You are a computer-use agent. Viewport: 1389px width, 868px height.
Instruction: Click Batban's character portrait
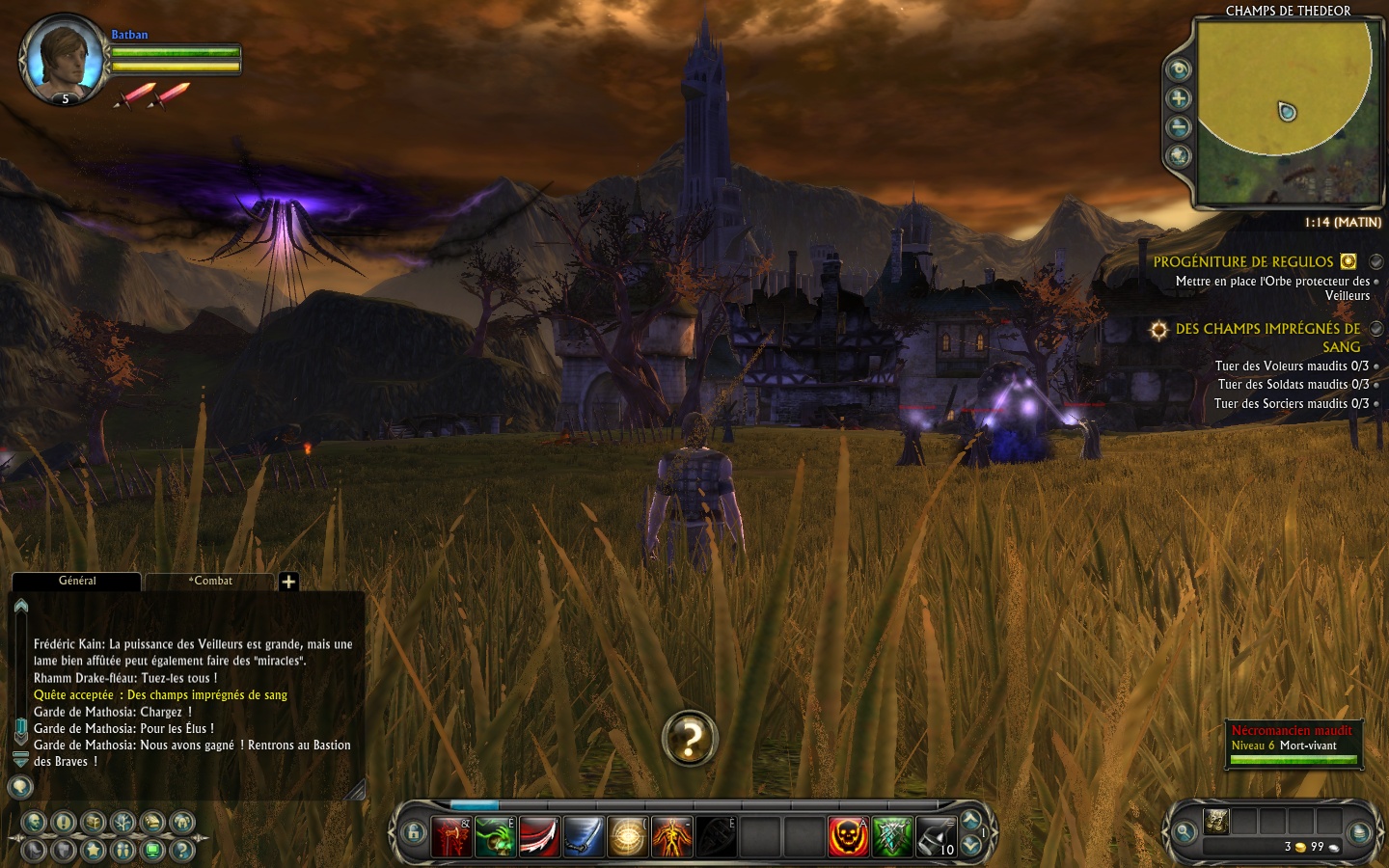tap(66, 60)
